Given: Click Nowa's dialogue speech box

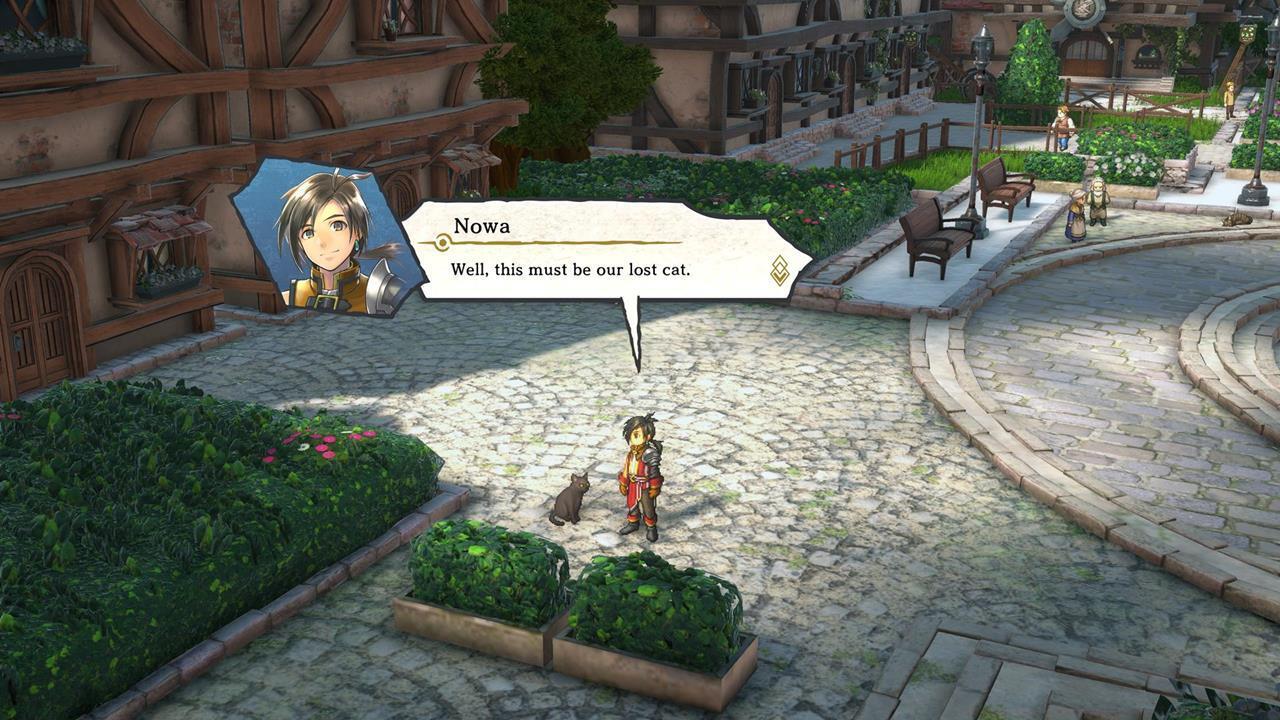Looking at the screenshot, I should pyautogui.click(x=600, y=252).
